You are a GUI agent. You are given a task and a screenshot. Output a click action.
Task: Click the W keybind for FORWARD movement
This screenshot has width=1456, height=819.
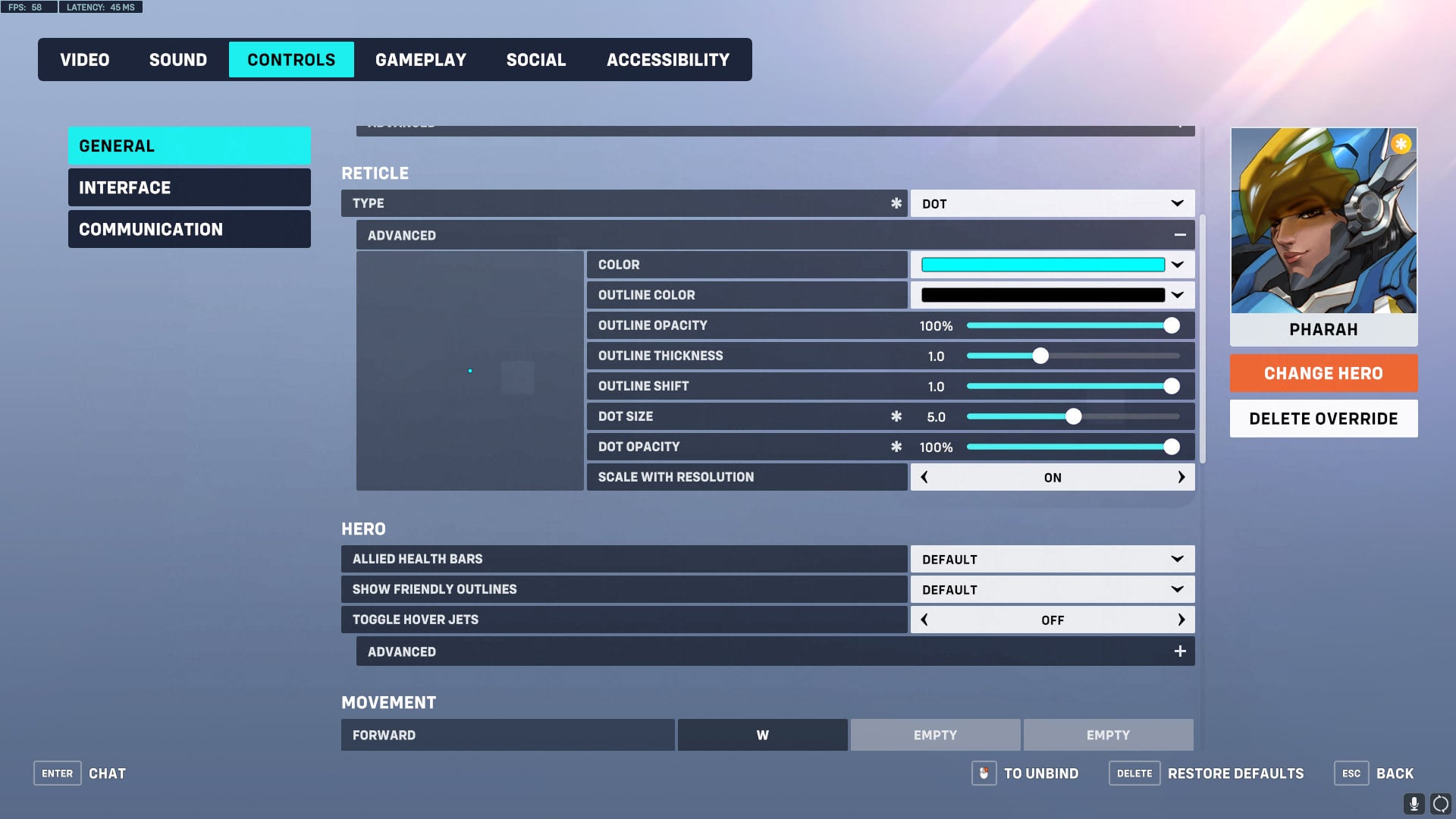click(762, 734)
